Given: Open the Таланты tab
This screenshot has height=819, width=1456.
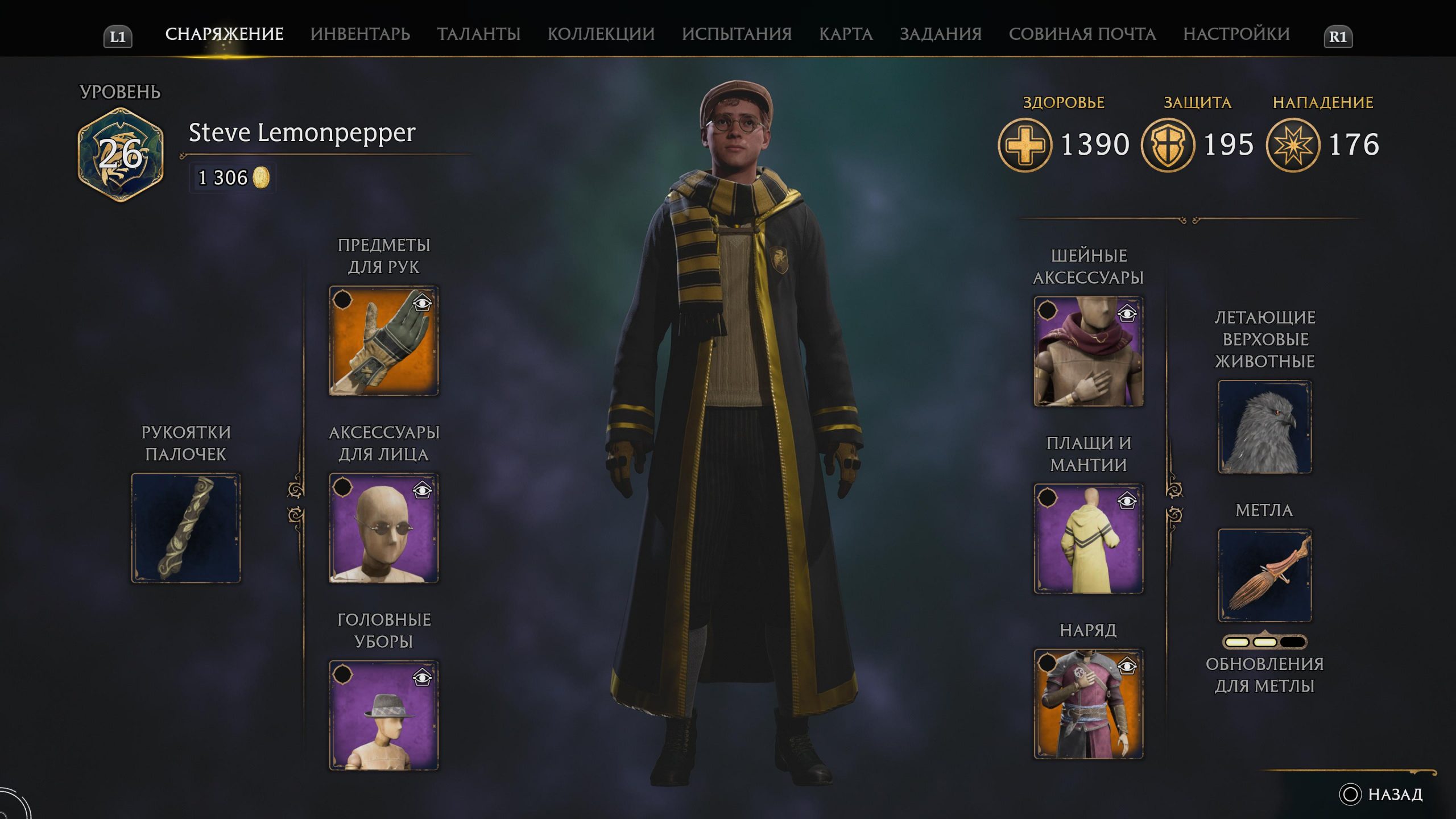Looking at the screenshot, I should click(x=478, y=34).
